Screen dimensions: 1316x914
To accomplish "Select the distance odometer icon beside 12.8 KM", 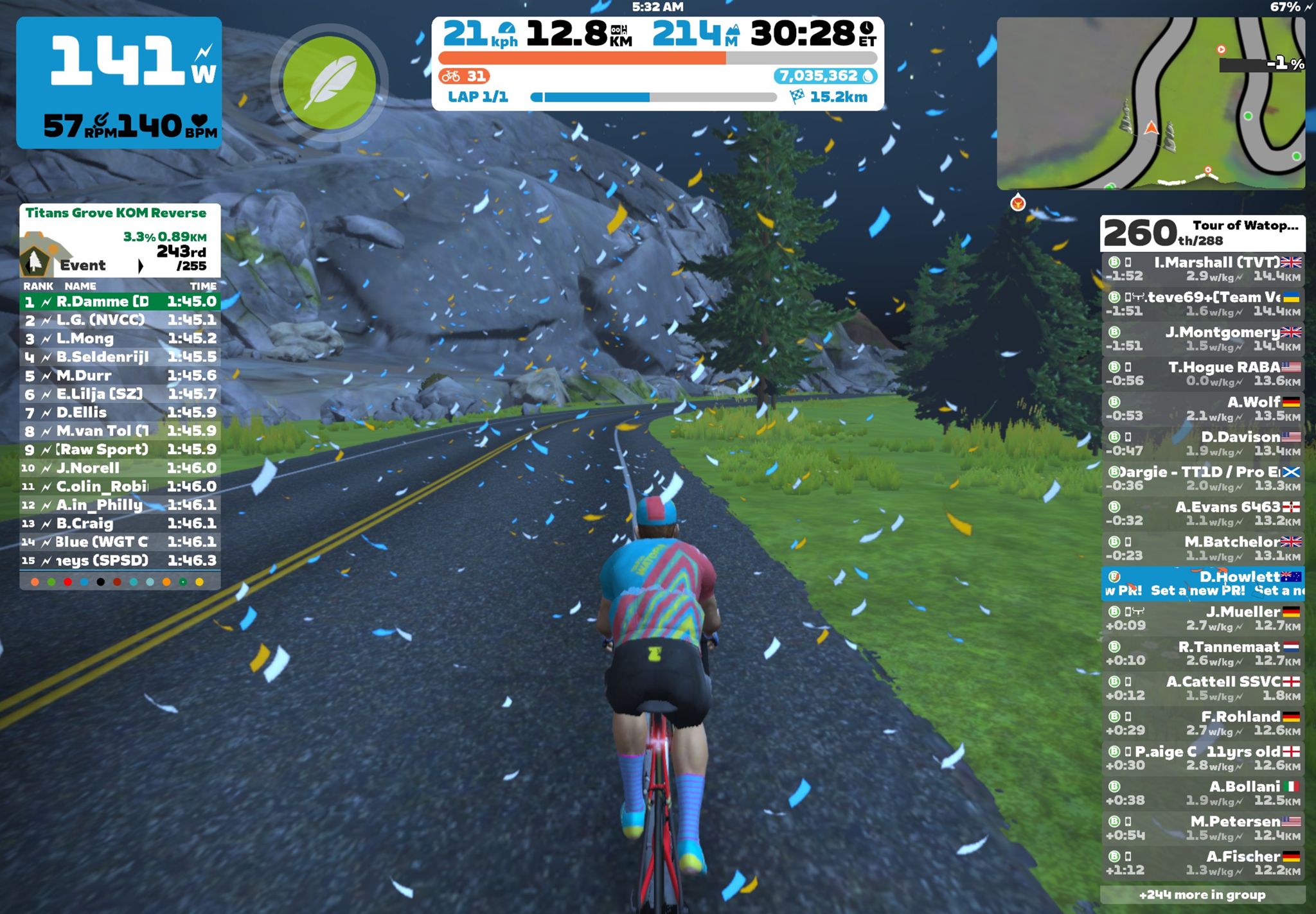I will pos(618,30).
